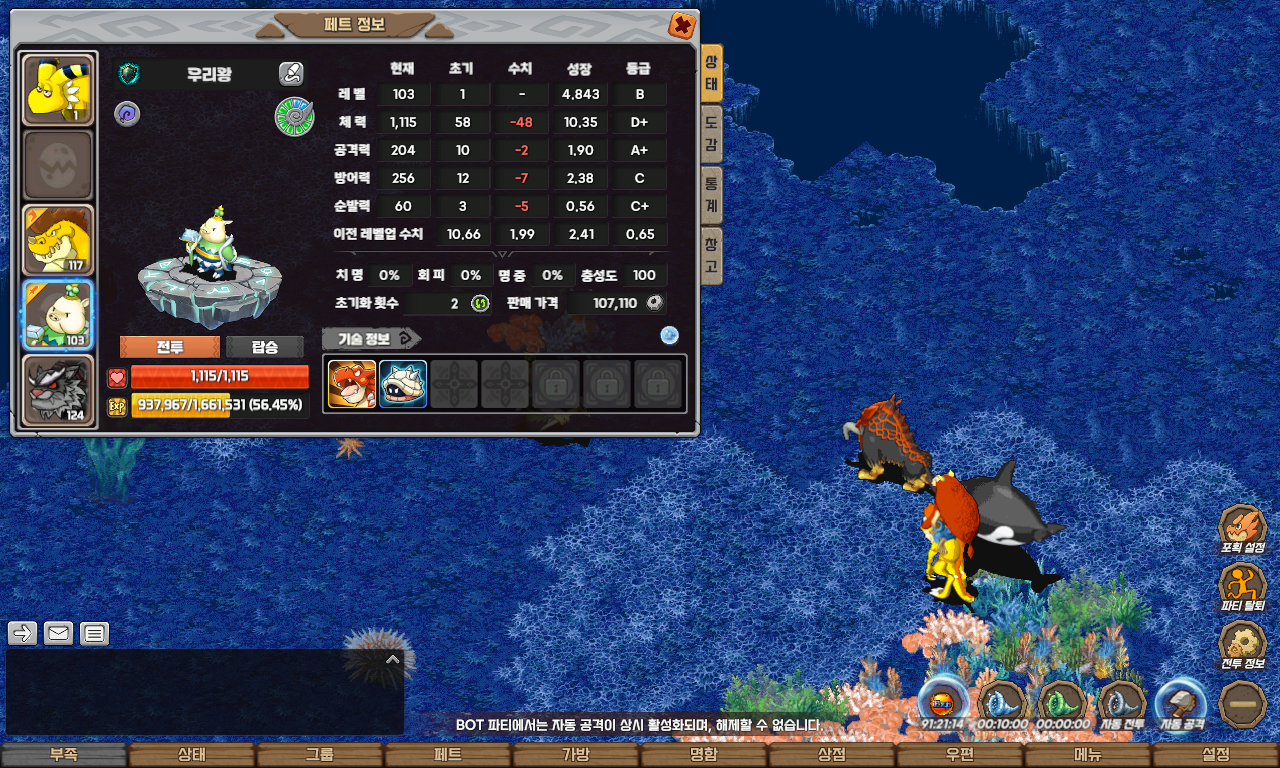Rename pet 우리왕 with the edit icon
Viewport: 1280px width, 768px height.
(290, 73)
